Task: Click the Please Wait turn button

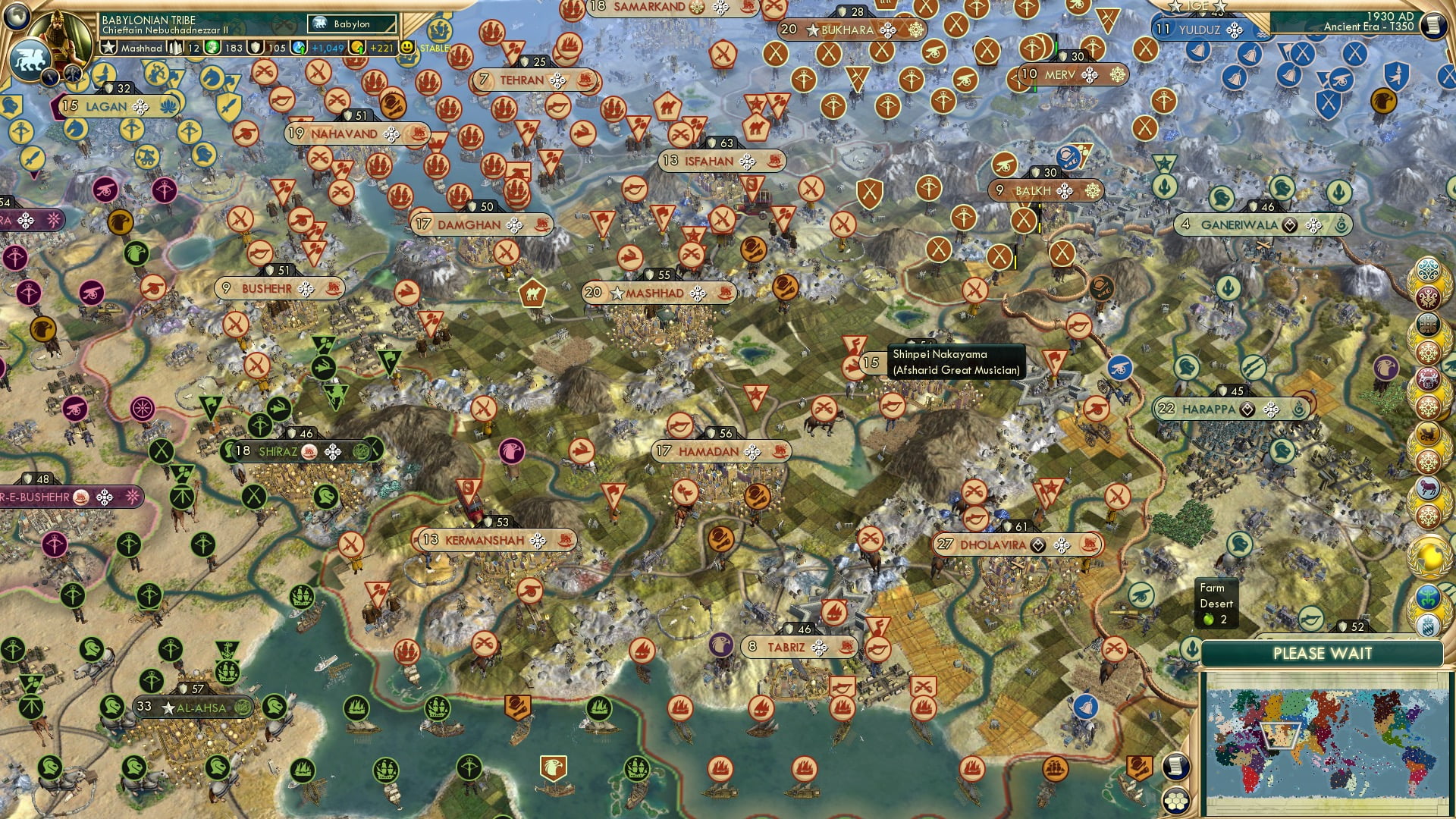Action: click(1322, 654)
